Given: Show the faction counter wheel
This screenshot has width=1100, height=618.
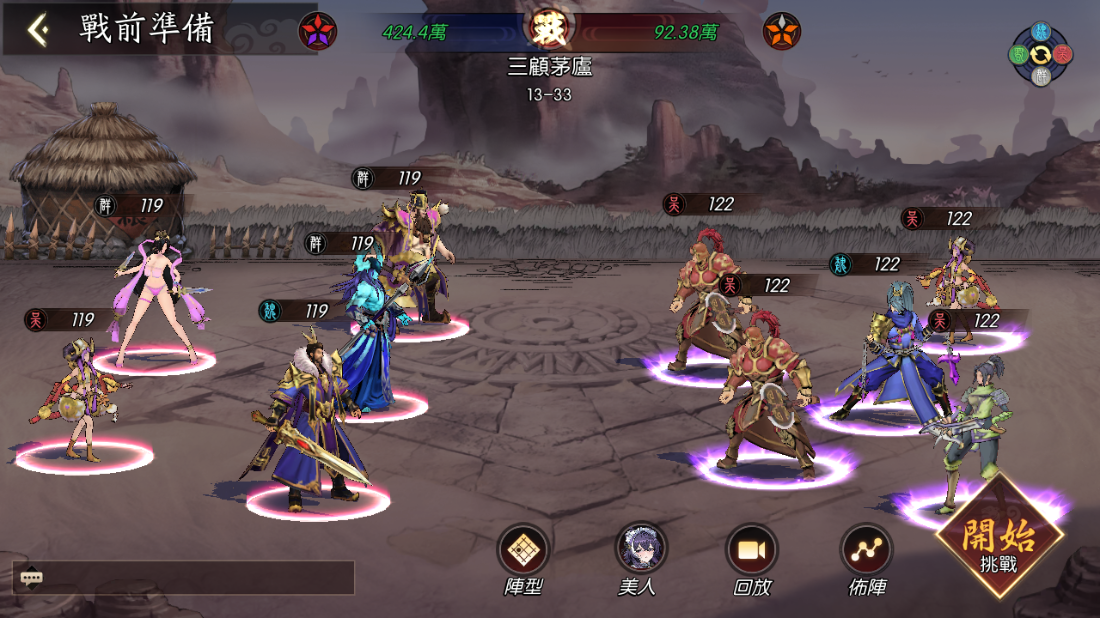Looking at the screenshot, I should click(x=1040, y=52).
